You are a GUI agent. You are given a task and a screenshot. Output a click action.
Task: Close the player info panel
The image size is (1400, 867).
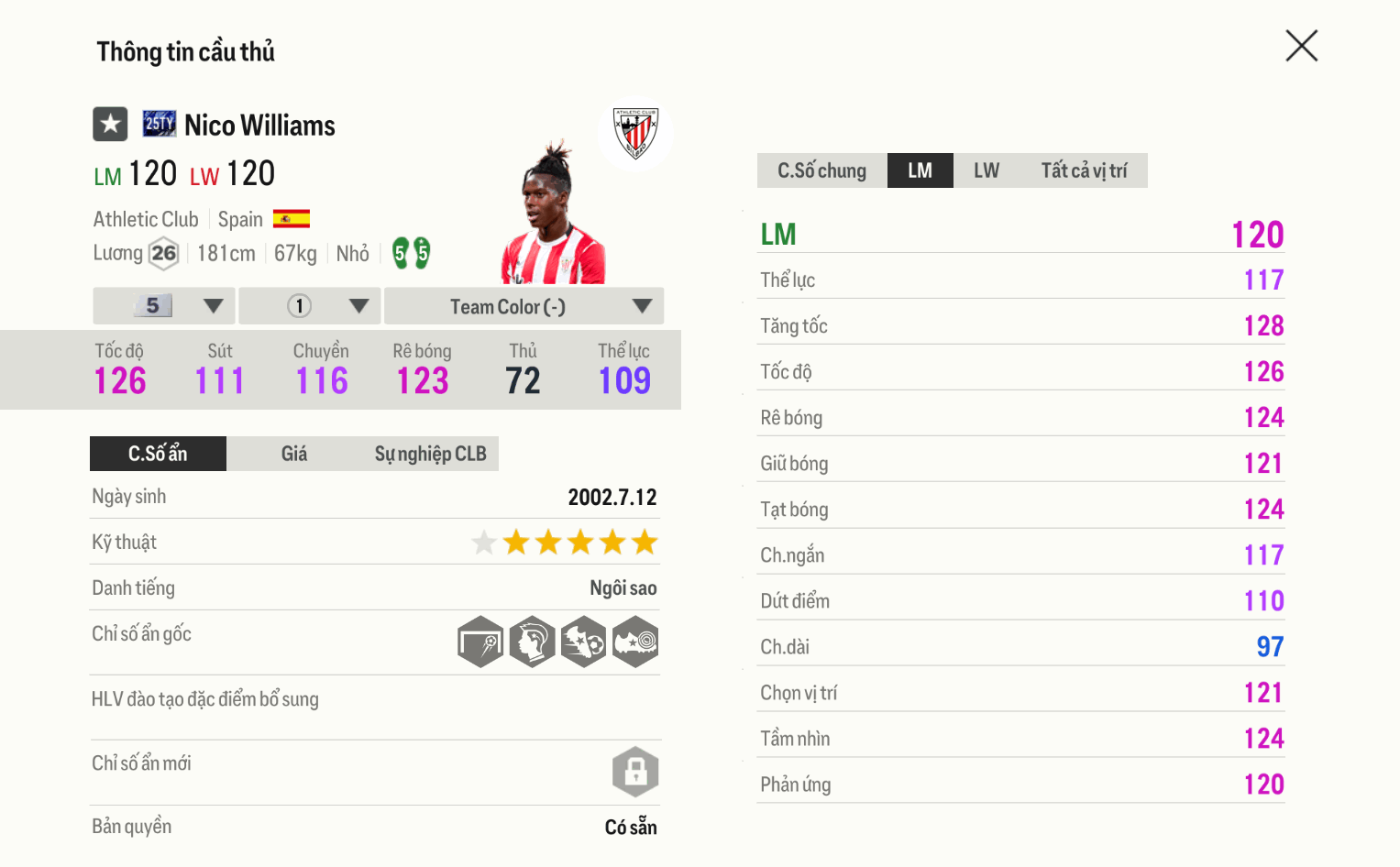[1301, 46]
